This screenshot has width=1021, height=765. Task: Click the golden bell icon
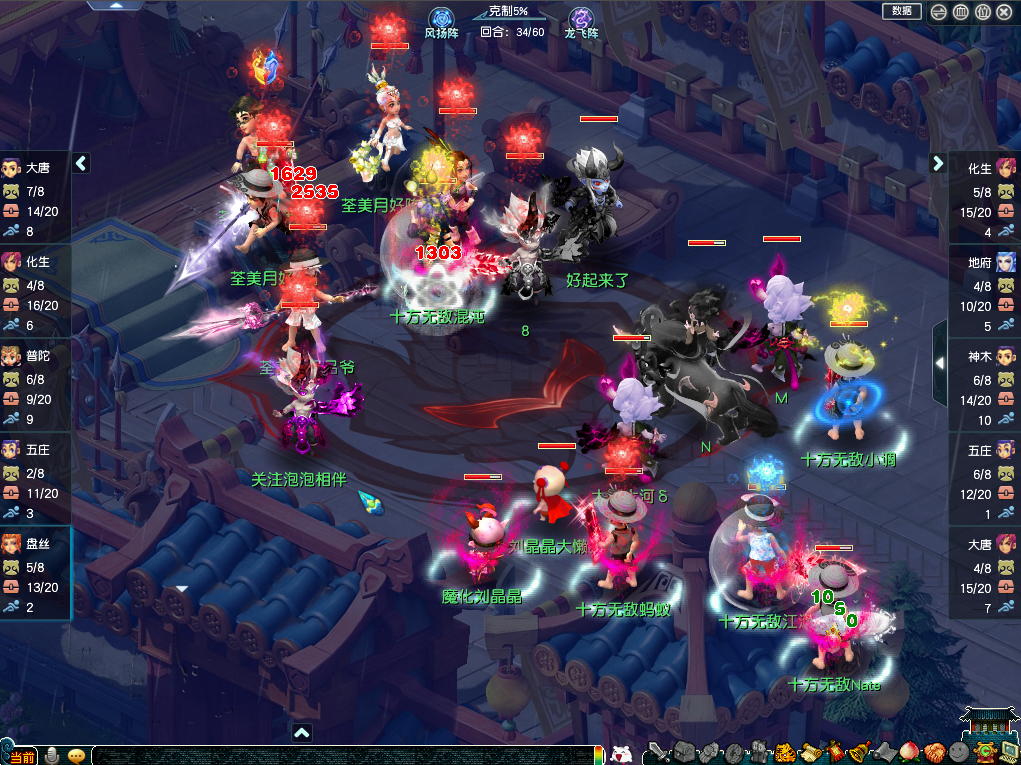(x=856, y=753)
